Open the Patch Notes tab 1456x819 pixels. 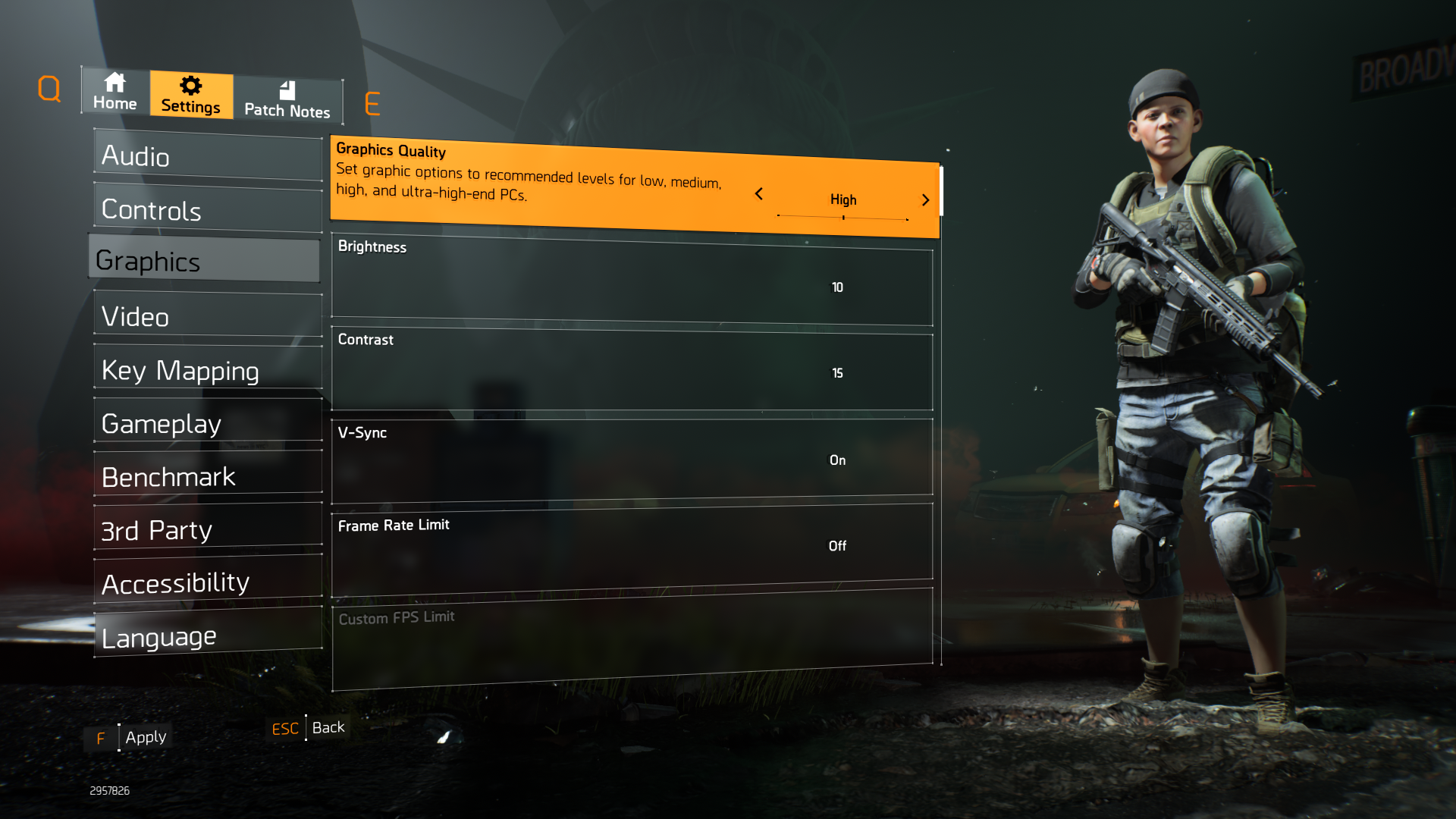pyautogui.click(x=287, y=100)
